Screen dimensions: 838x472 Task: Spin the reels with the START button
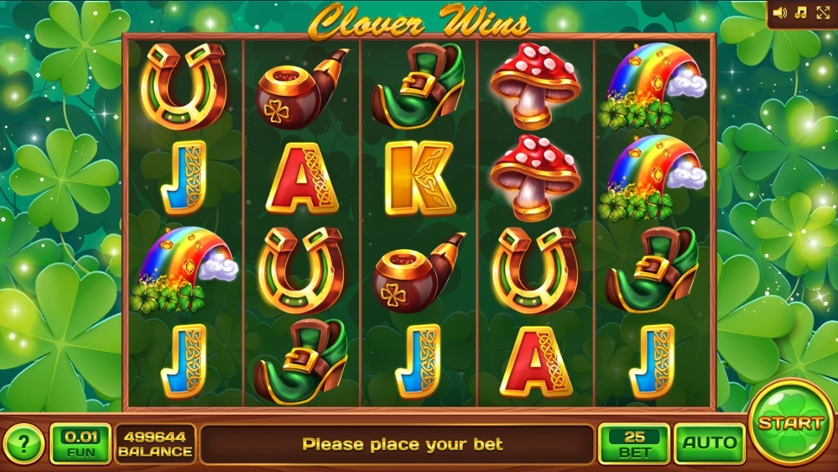pos(790,424)
